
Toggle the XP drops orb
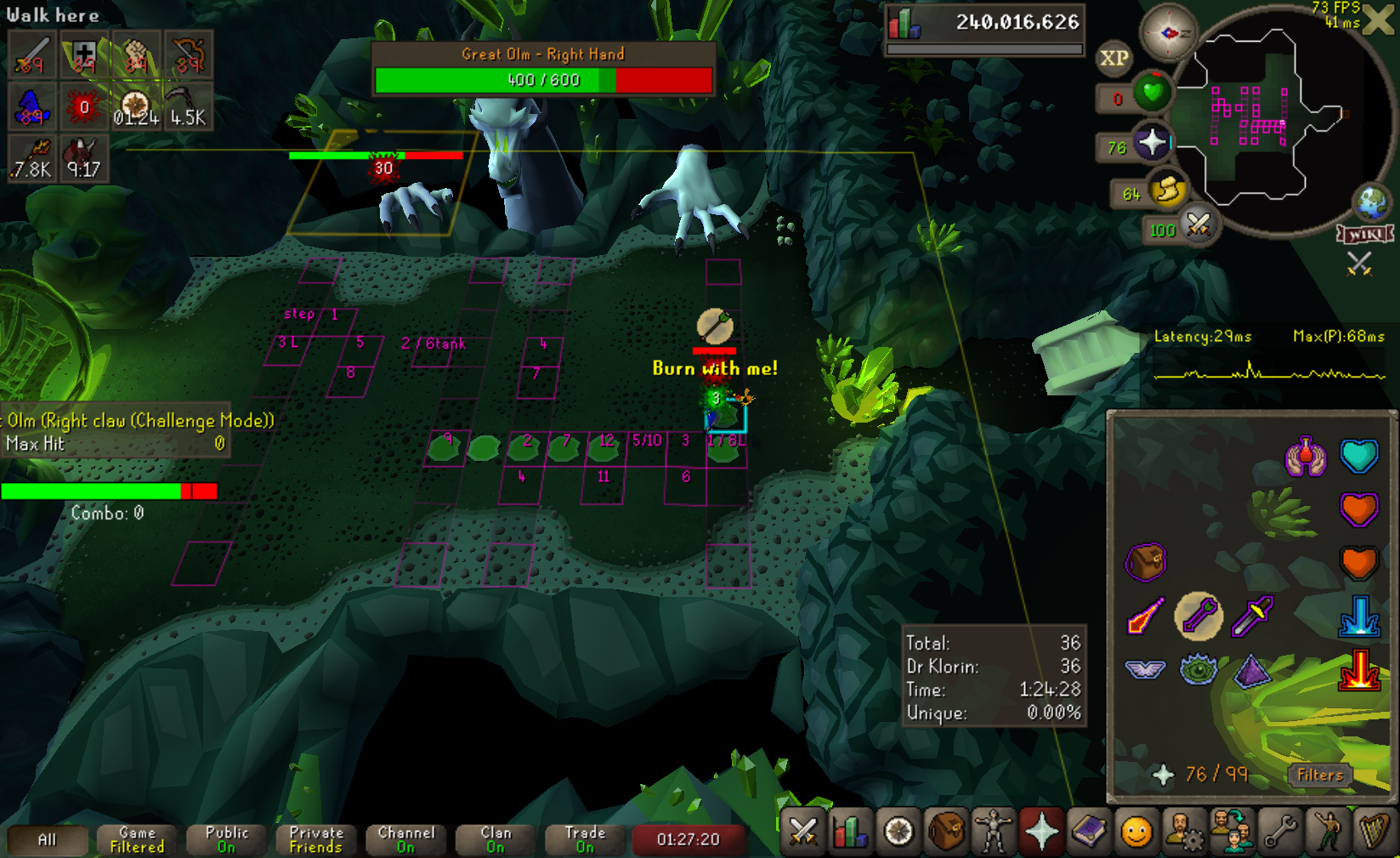point(1114,59)
